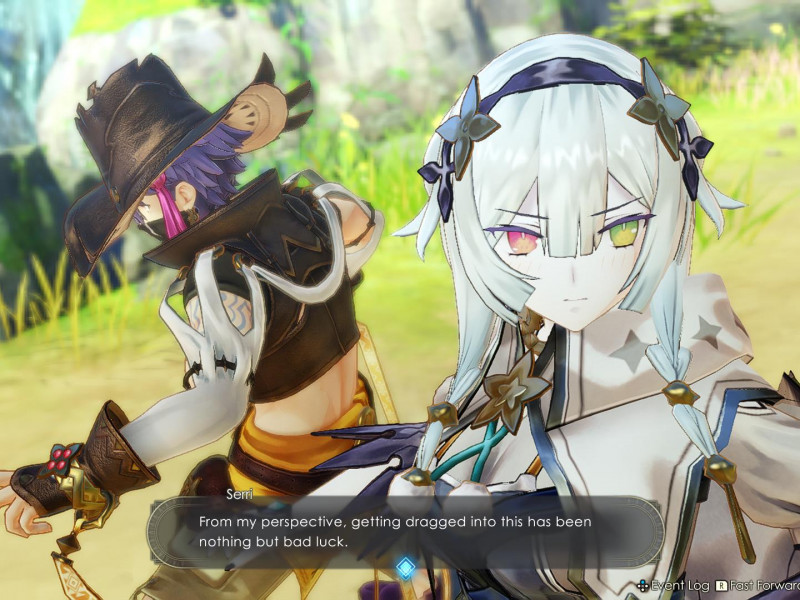800x600 pixels.
Task: Advance Serri's dialogue text box
Action: (x=405, y=531)
